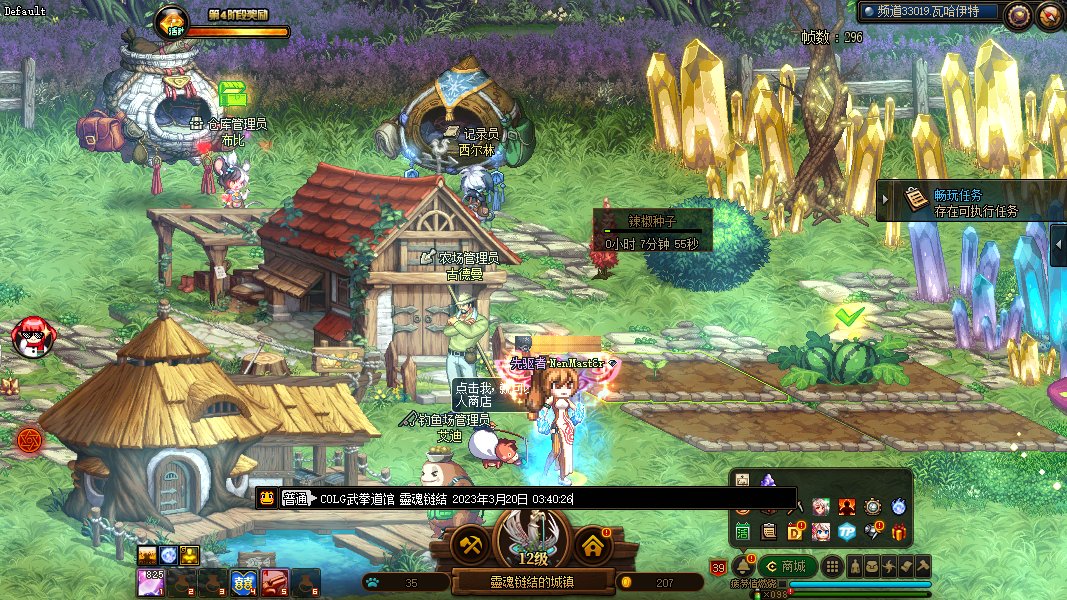Viewport: 1067px width, 600px height.
Task: Open the yellow D calendar icon
Action: tap(795, 532)
